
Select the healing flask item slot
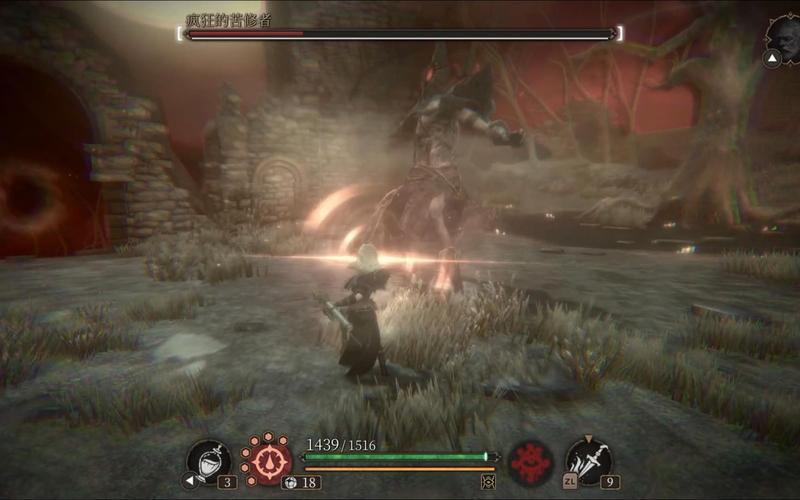coord(209,461)
